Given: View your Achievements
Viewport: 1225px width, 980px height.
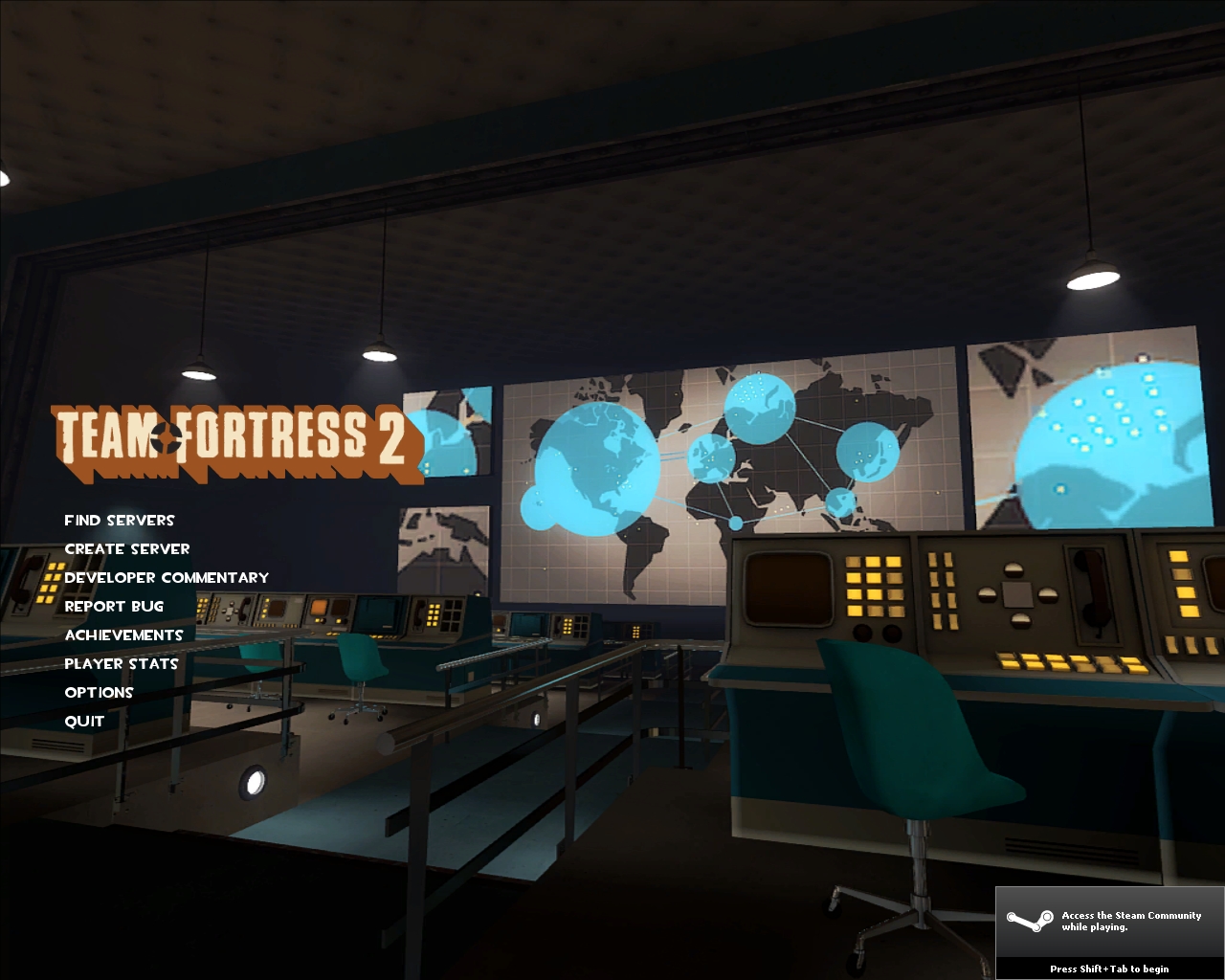Looking at the screenshot, I should [123, 635].
